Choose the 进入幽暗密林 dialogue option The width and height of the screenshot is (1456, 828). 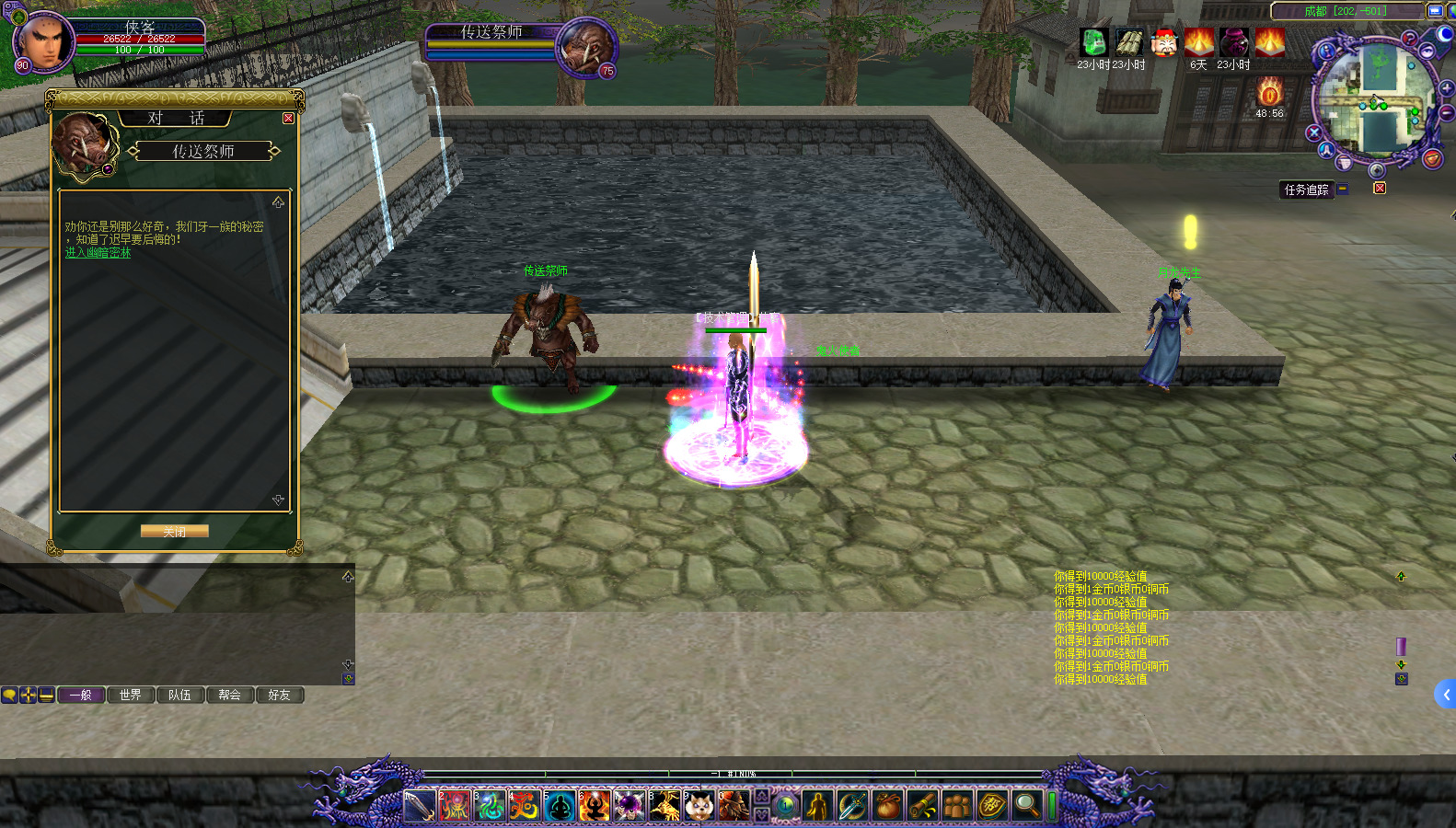pyautogui.click(x=98, y=253)
